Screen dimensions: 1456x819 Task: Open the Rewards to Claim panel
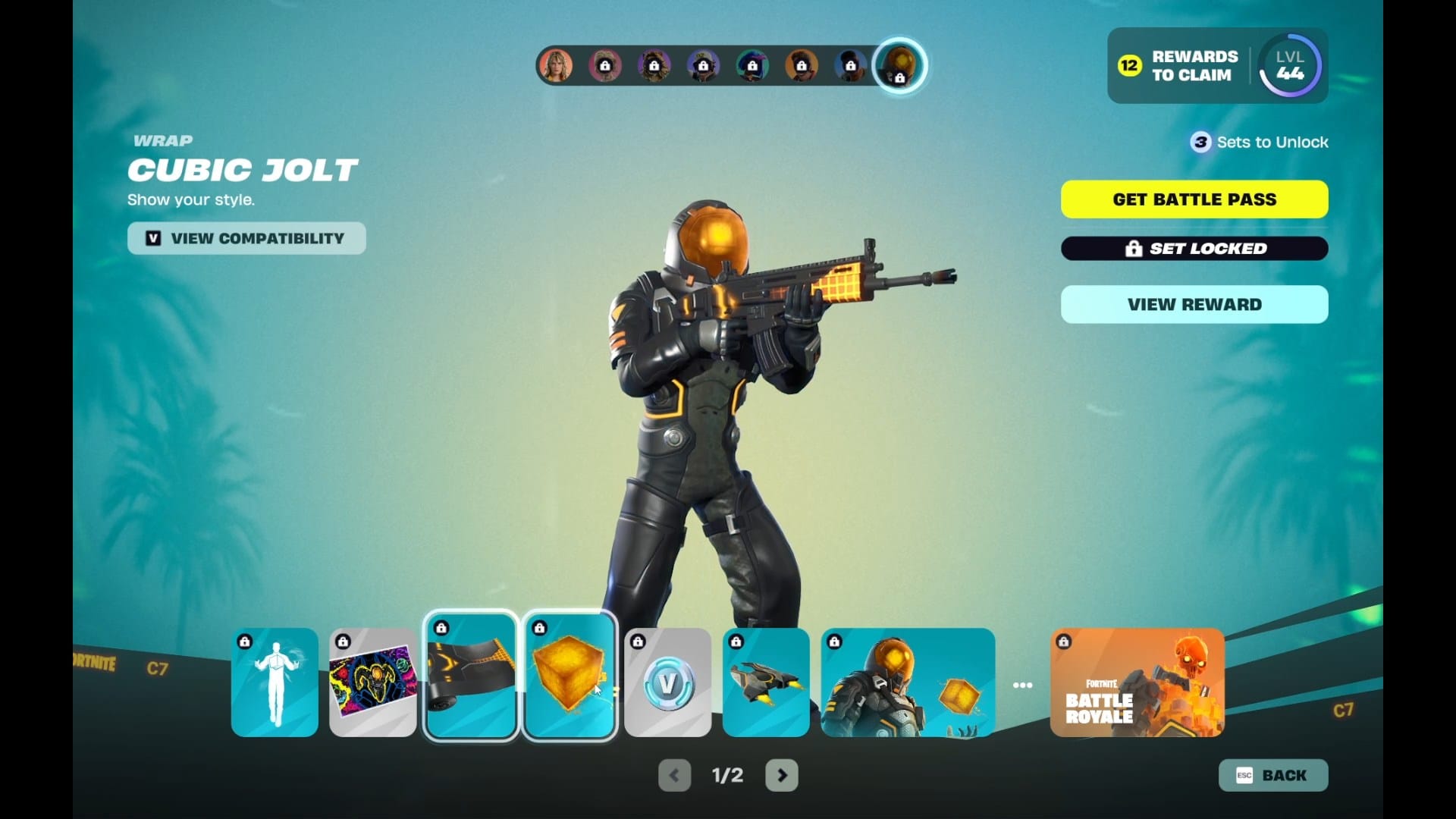[x=1179, y=66]
